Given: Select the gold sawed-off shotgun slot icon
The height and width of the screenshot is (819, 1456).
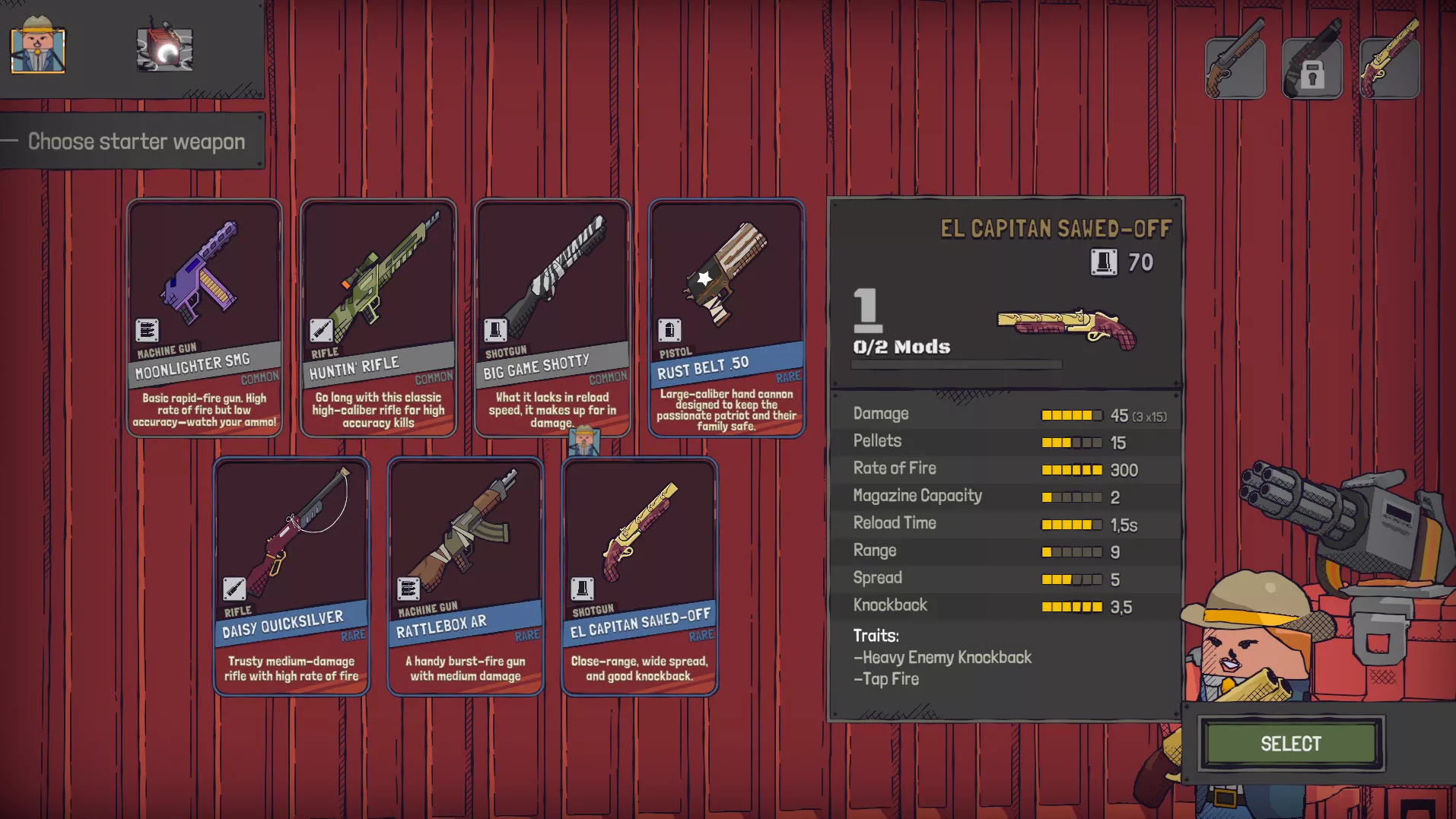Looking at the screenshot, I should [1389, 67].
